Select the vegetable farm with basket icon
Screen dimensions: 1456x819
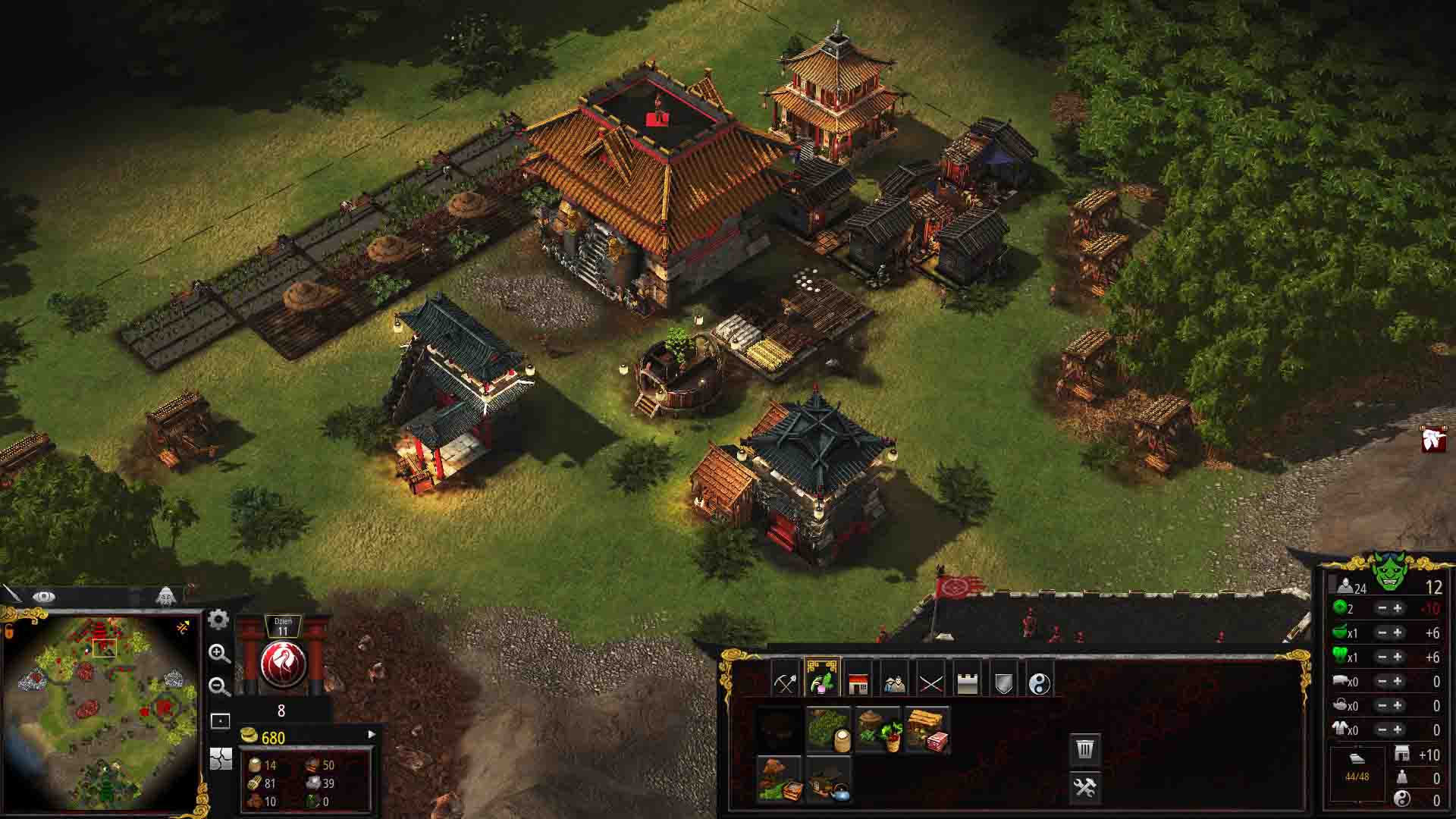pos(878,730)
